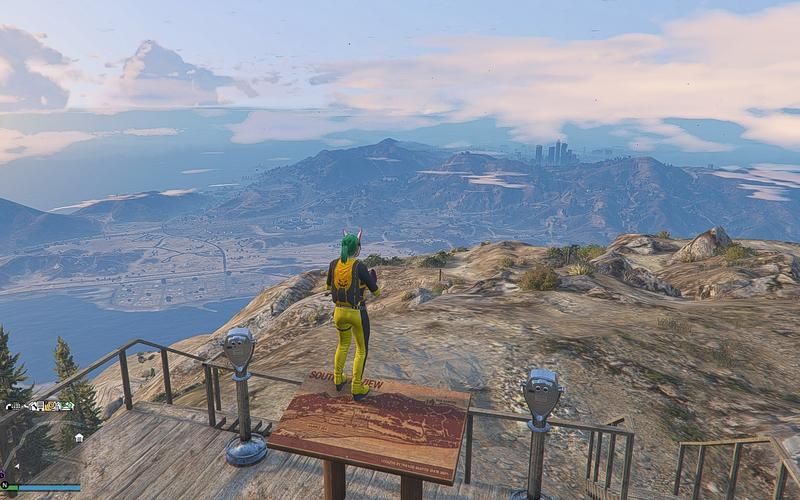Select the yellow blip in the minimap icon cluster
800x500 pixels.
tap(50, 406)
